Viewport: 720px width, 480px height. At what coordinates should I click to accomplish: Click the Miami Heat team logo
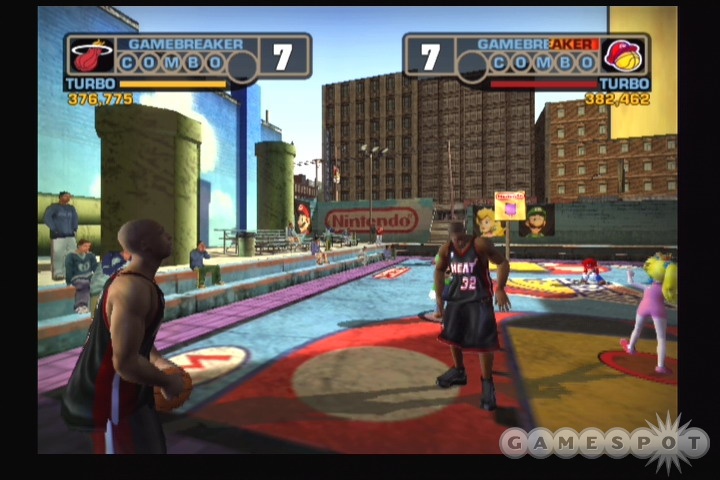click(x=90, y=56)
